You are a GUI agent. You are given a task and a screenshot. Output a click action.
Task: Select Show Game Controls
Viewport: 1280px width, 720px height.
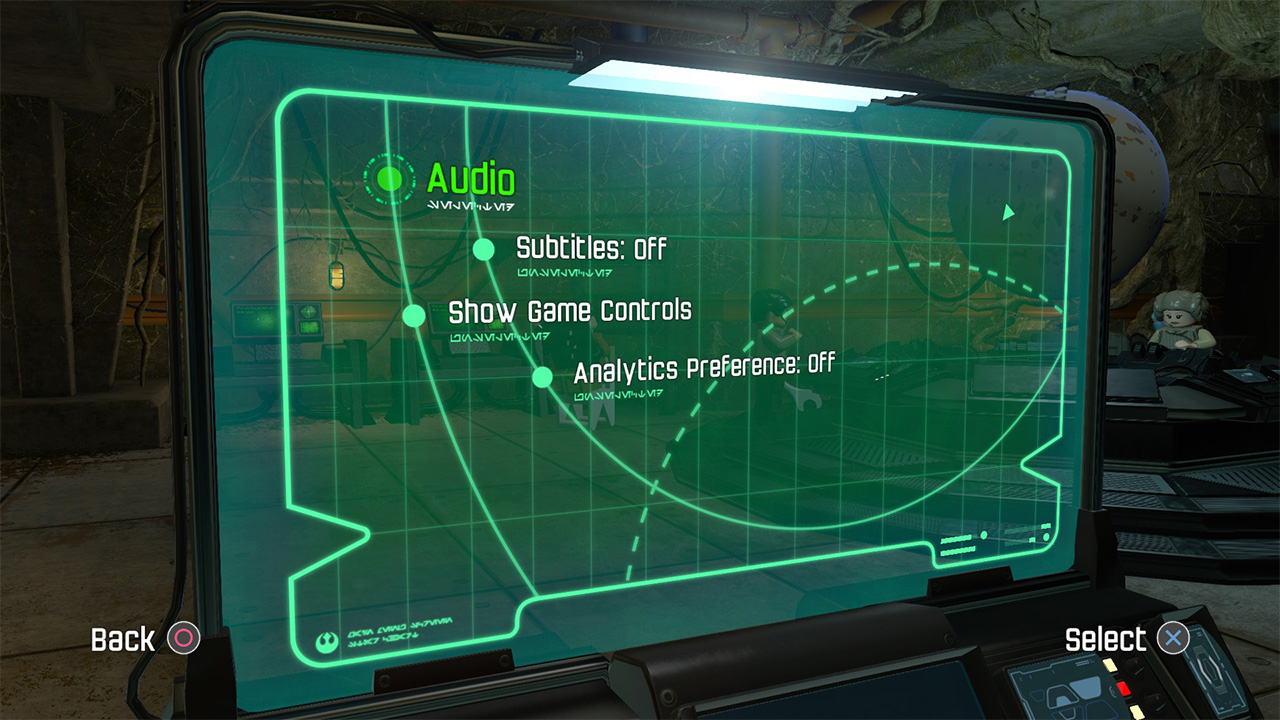(x=569, y=311)
